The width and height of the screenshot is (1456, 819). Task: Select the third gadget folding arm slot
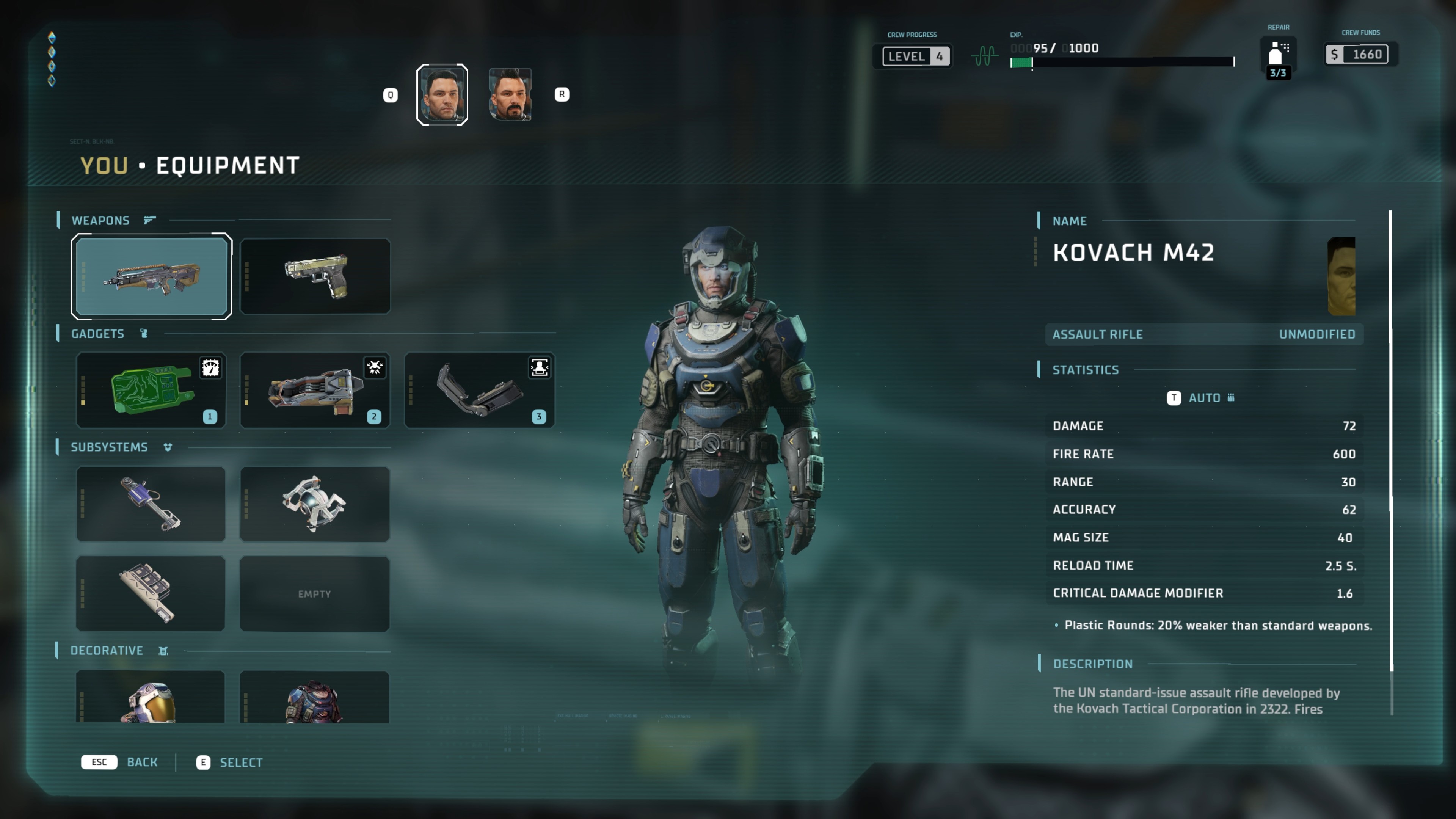[x=479, y=390]
